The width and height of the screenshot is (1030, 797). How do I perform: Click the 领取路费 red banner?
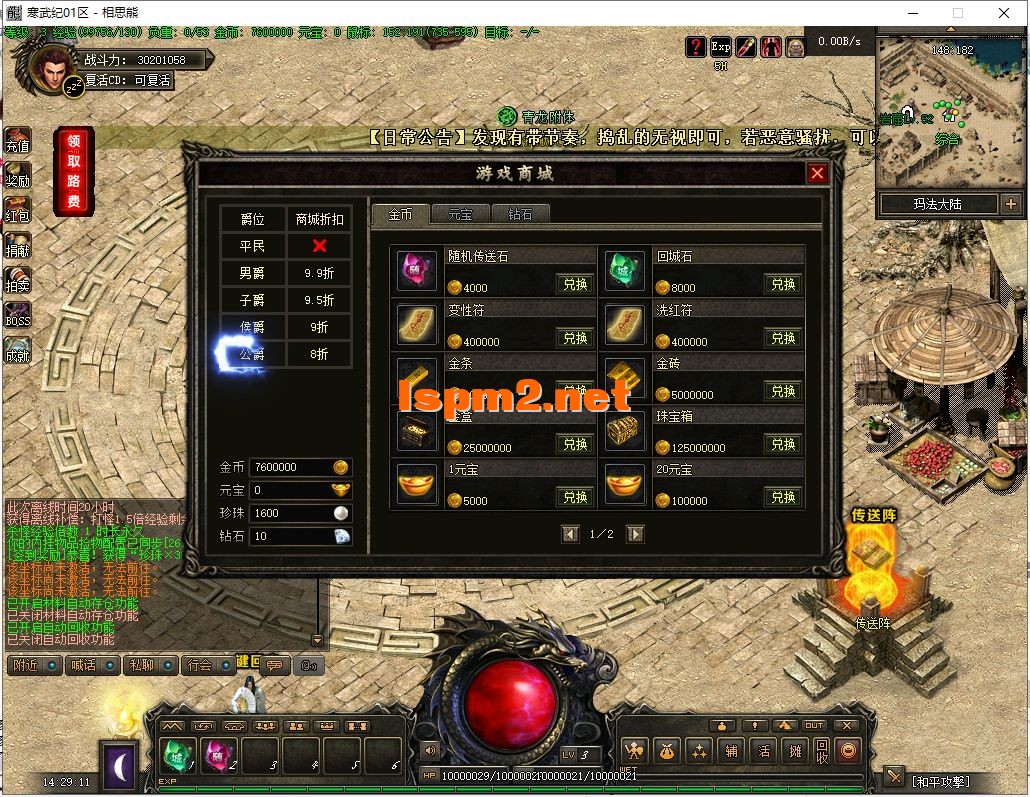(74, 171)
